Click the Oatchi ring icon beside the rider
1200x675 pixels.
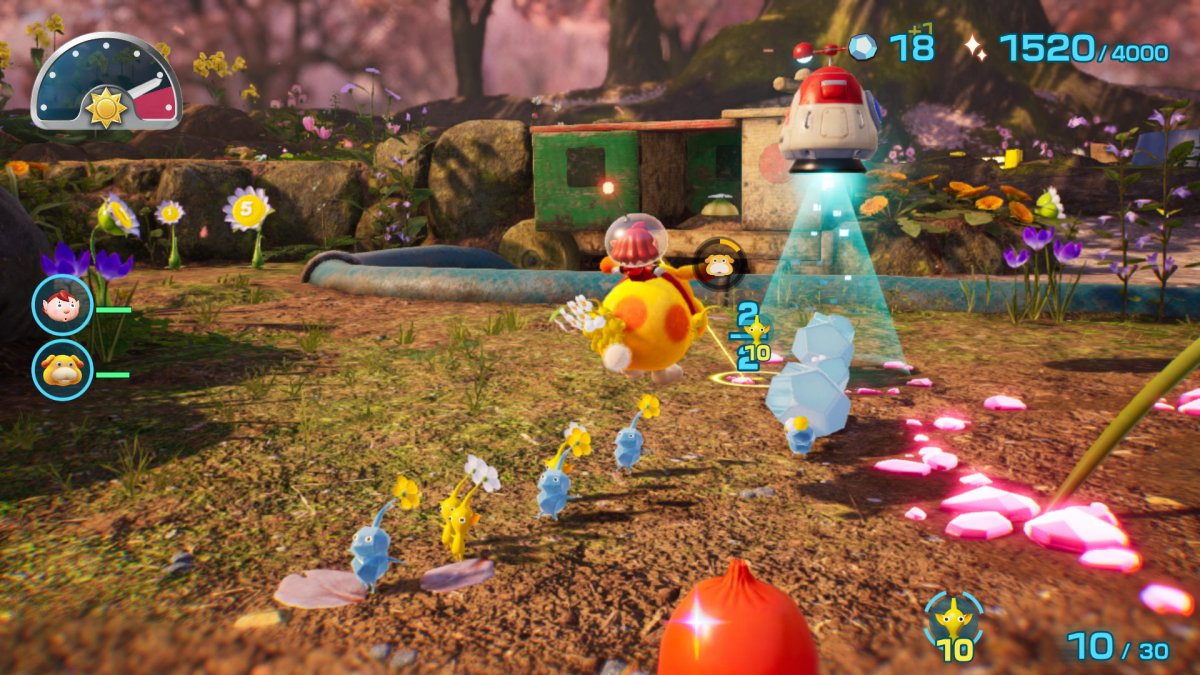717,265
